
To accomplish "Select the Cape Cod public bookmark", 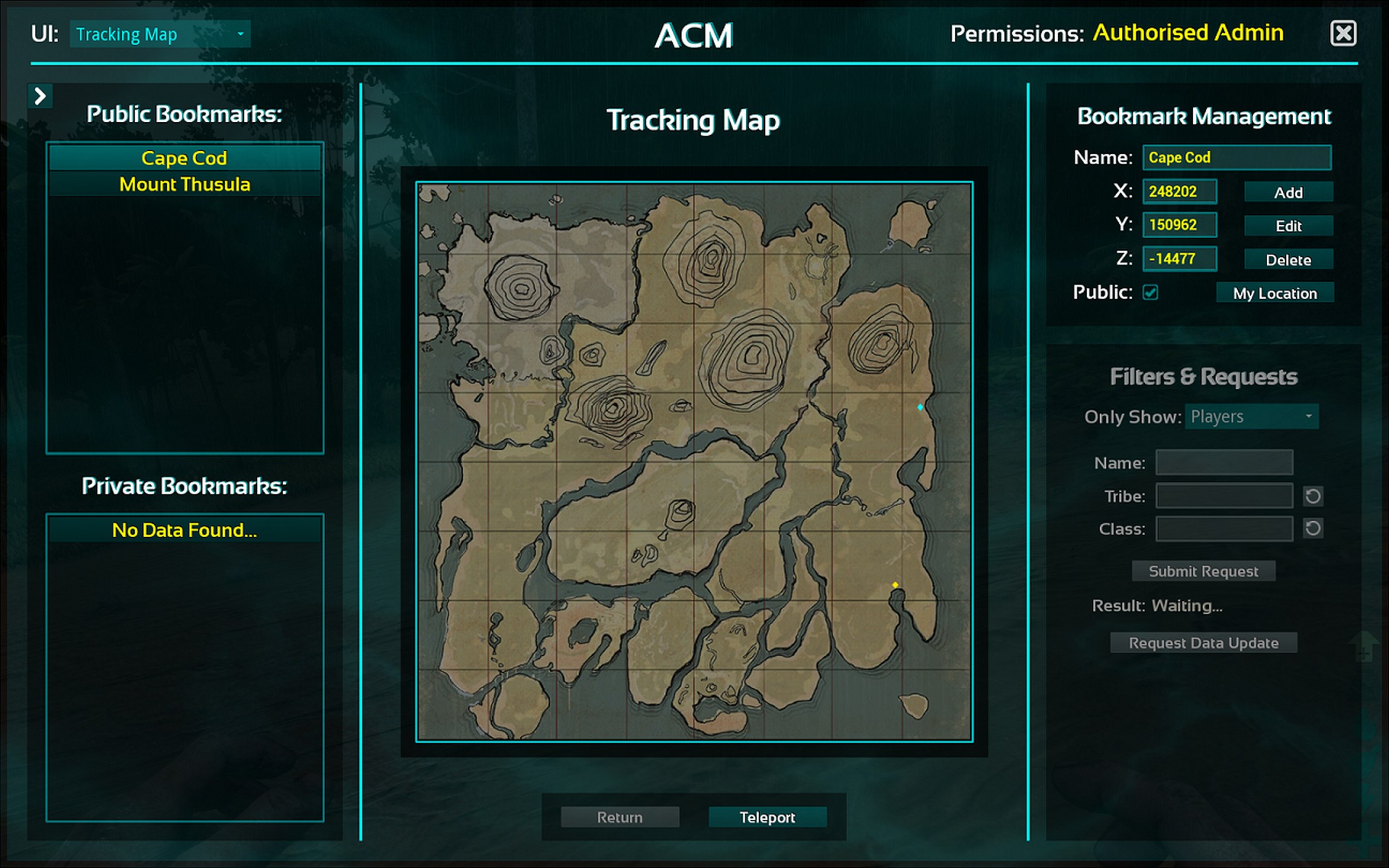I will (184, 158).
